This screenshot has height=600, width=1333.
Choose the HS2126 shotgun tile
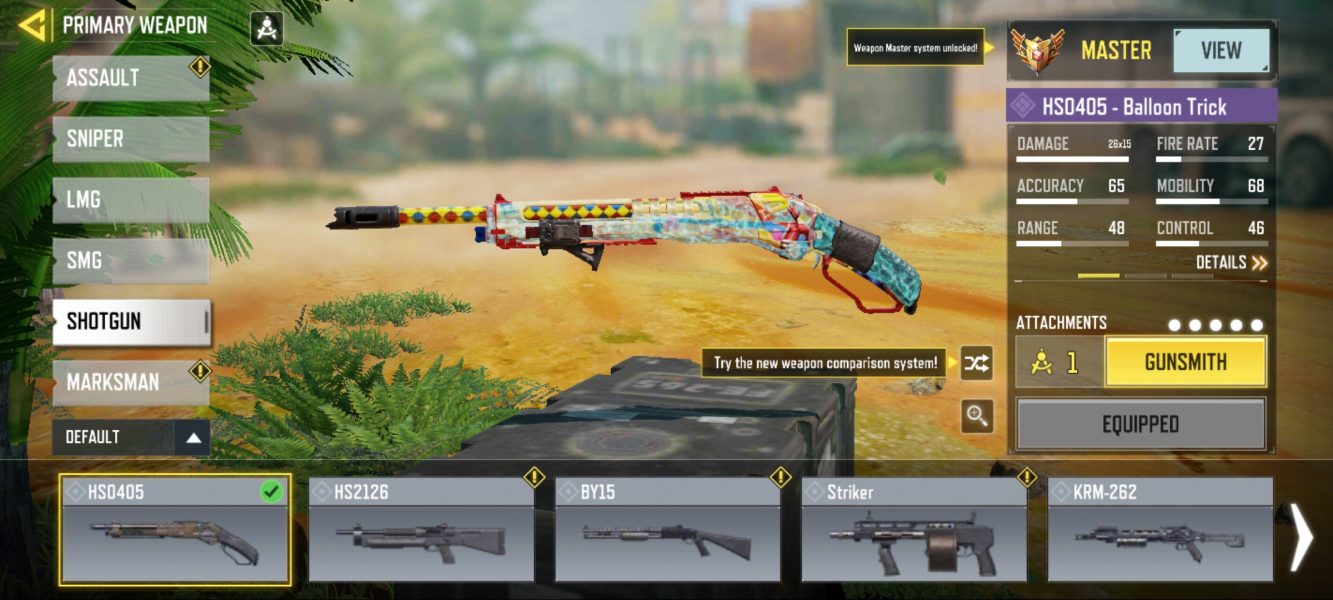(421, 530)
